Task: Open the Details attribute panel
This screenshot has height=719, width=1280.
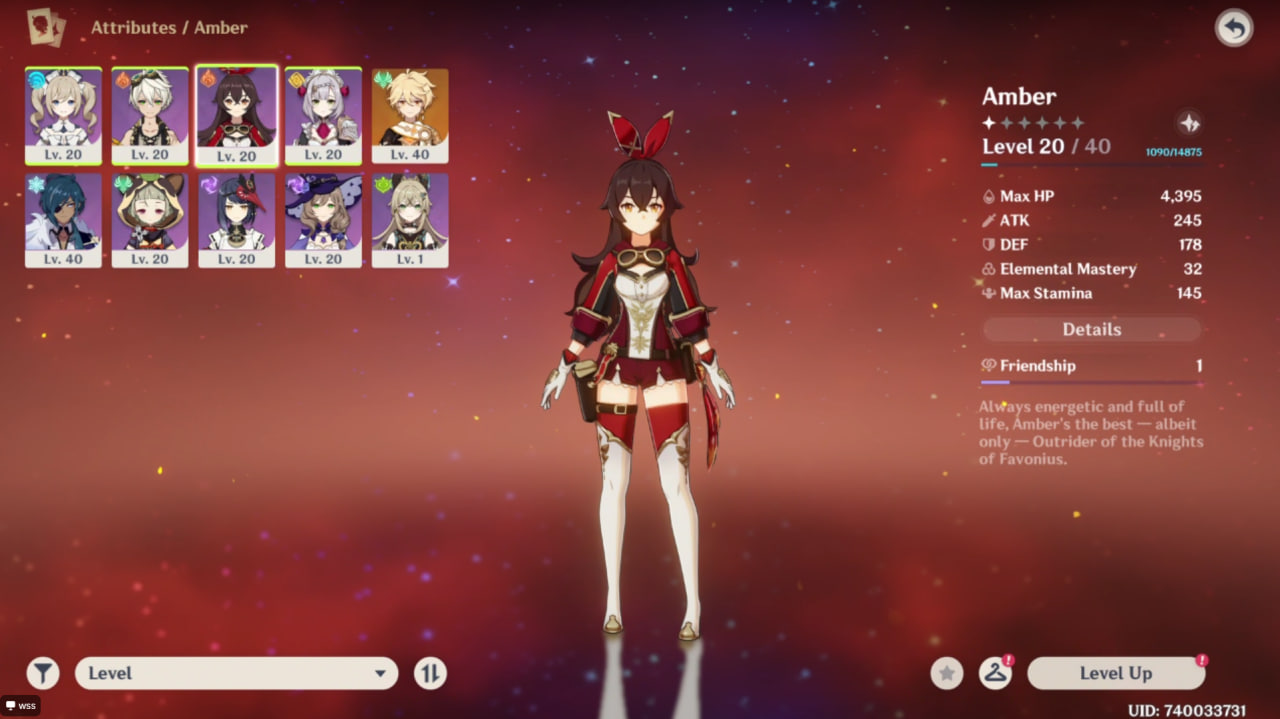Action: (x=1092, y=330)
